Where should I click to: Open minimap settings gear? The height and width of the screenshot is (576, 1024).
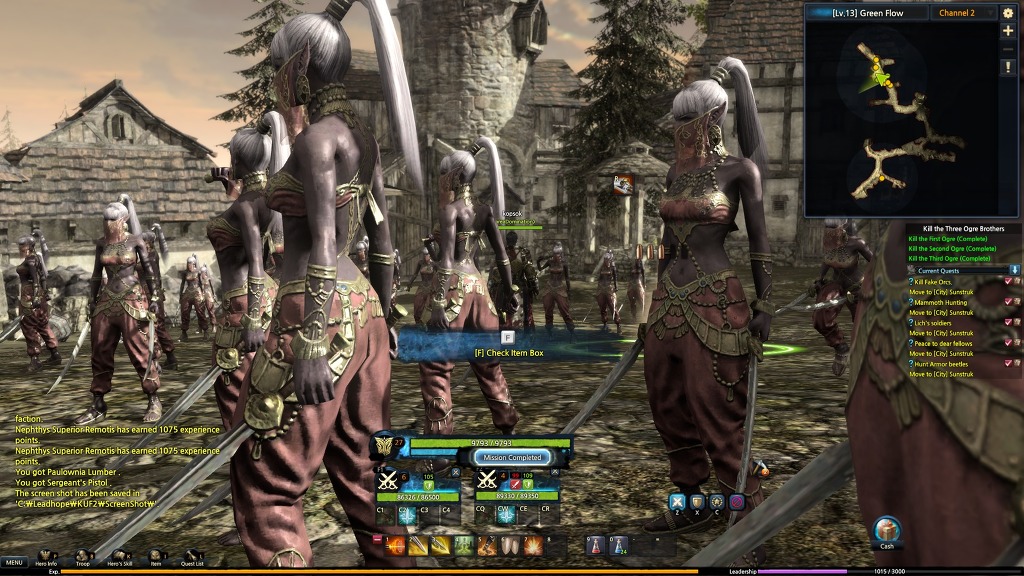[1008, 13]
